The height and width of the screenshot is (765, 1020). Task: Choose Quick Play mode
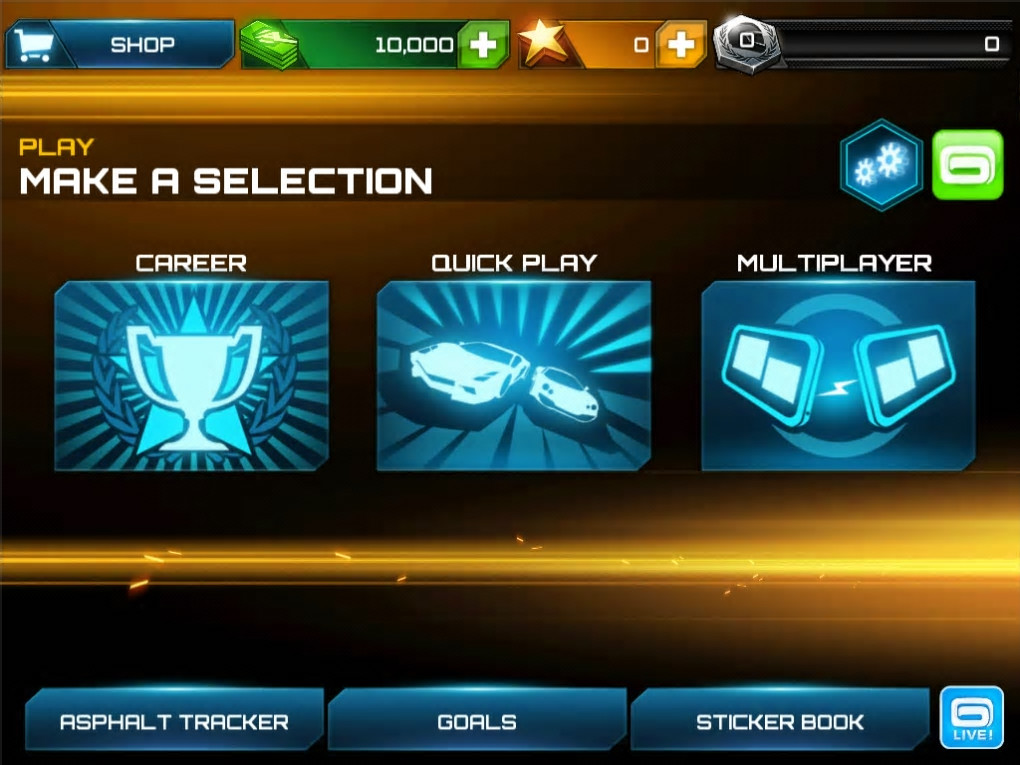pos(514,375)
